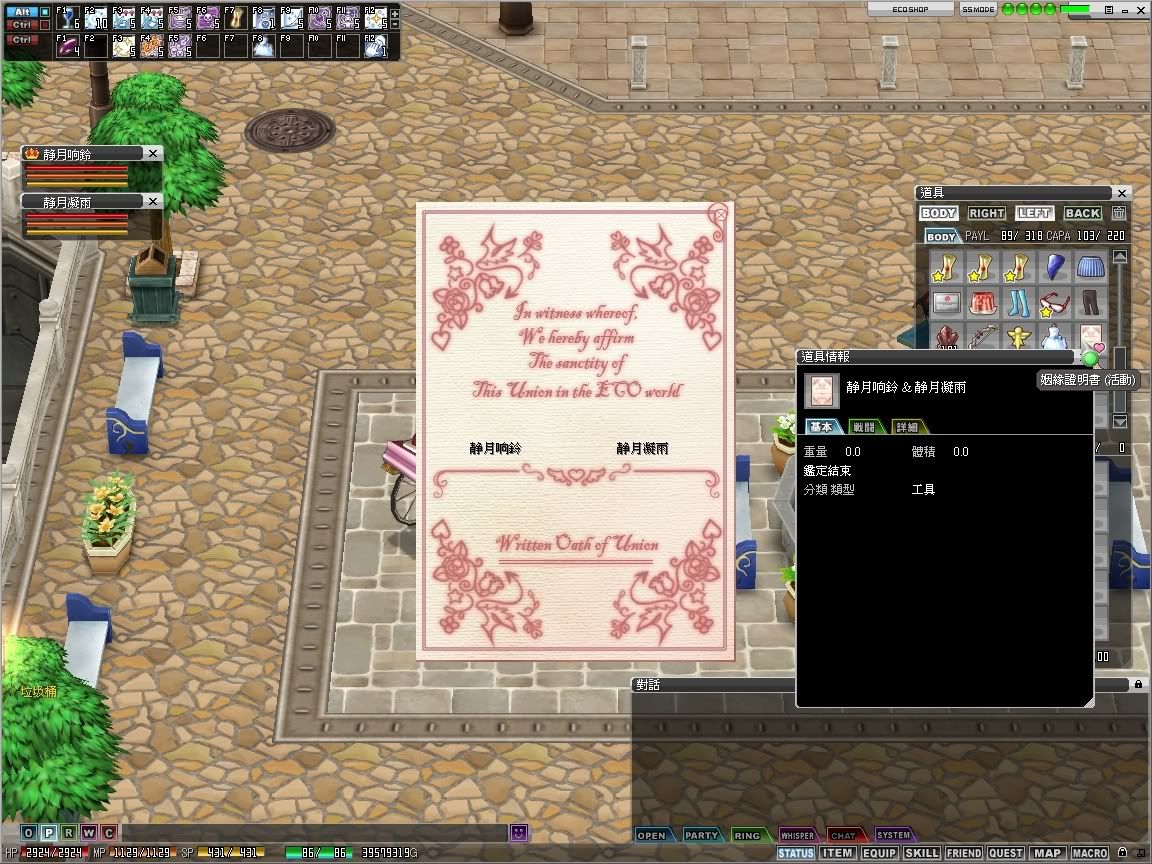Toggle the SS MODE button
Viewport: 1152px width, 864px height.
(977, 9)
